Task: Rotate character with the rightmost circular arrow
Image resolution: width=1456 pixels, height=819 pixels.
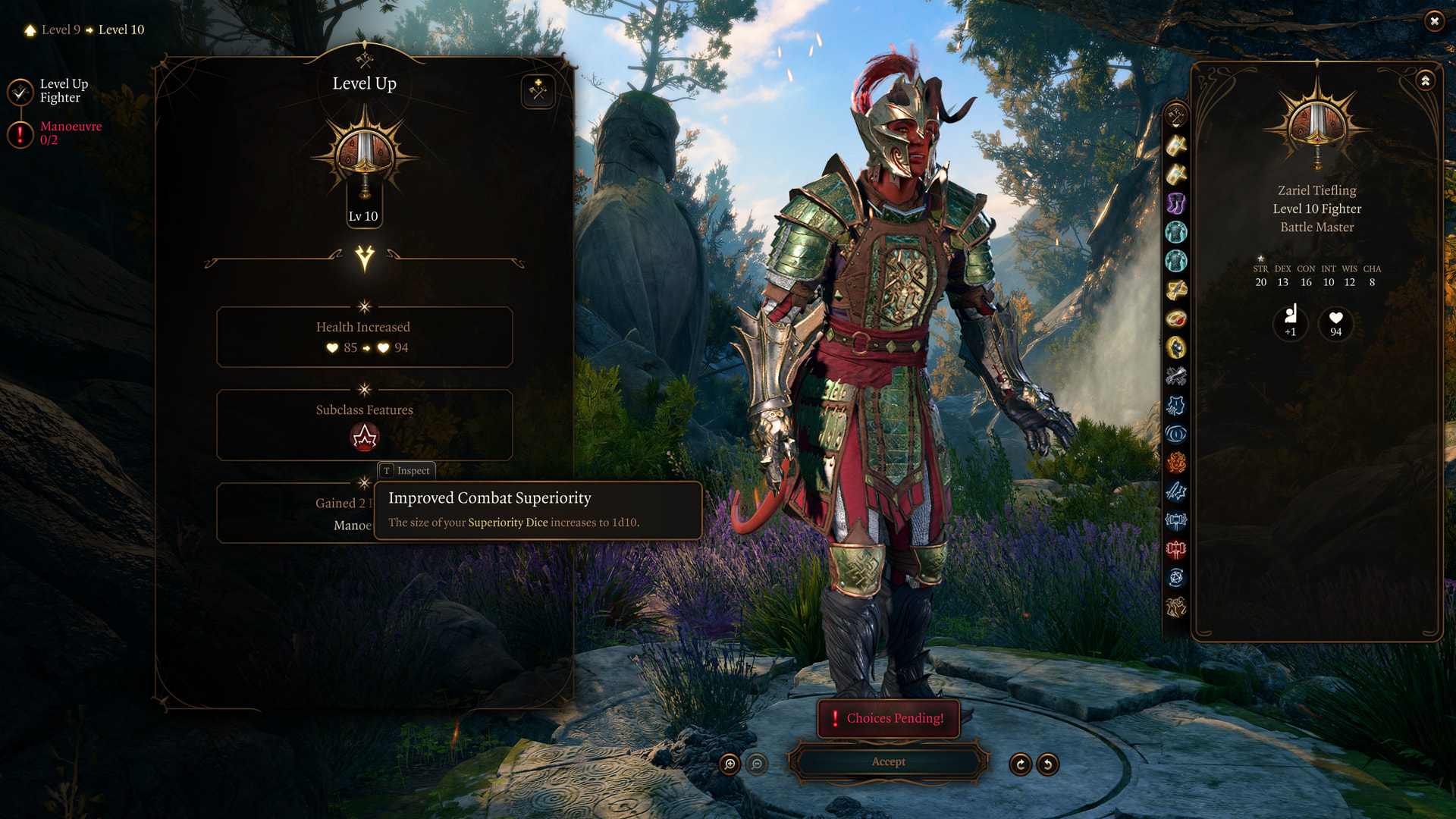Action: pos(1047,764)
